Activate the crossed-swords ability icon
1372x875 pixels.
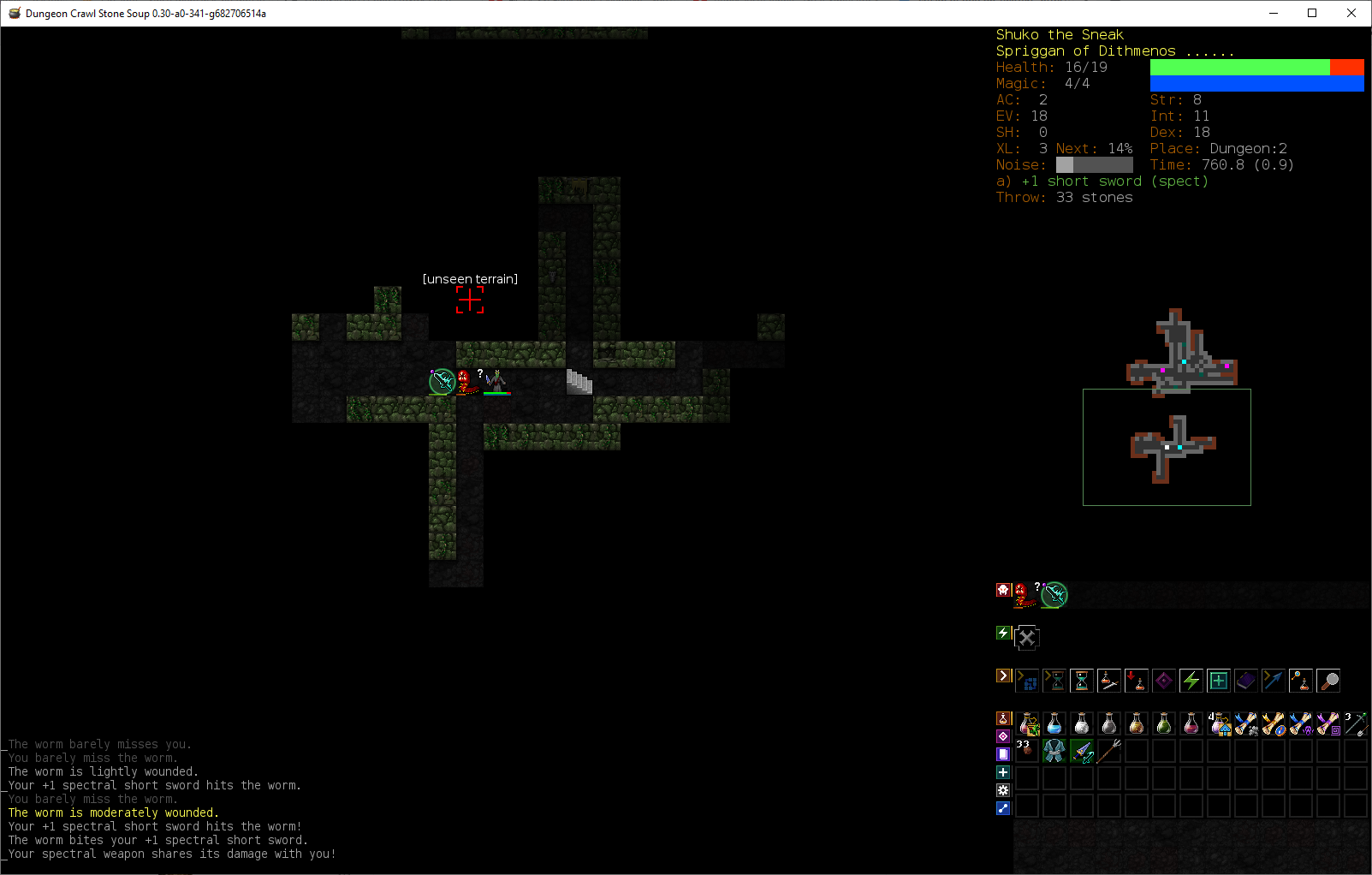tap(1027, 638)
